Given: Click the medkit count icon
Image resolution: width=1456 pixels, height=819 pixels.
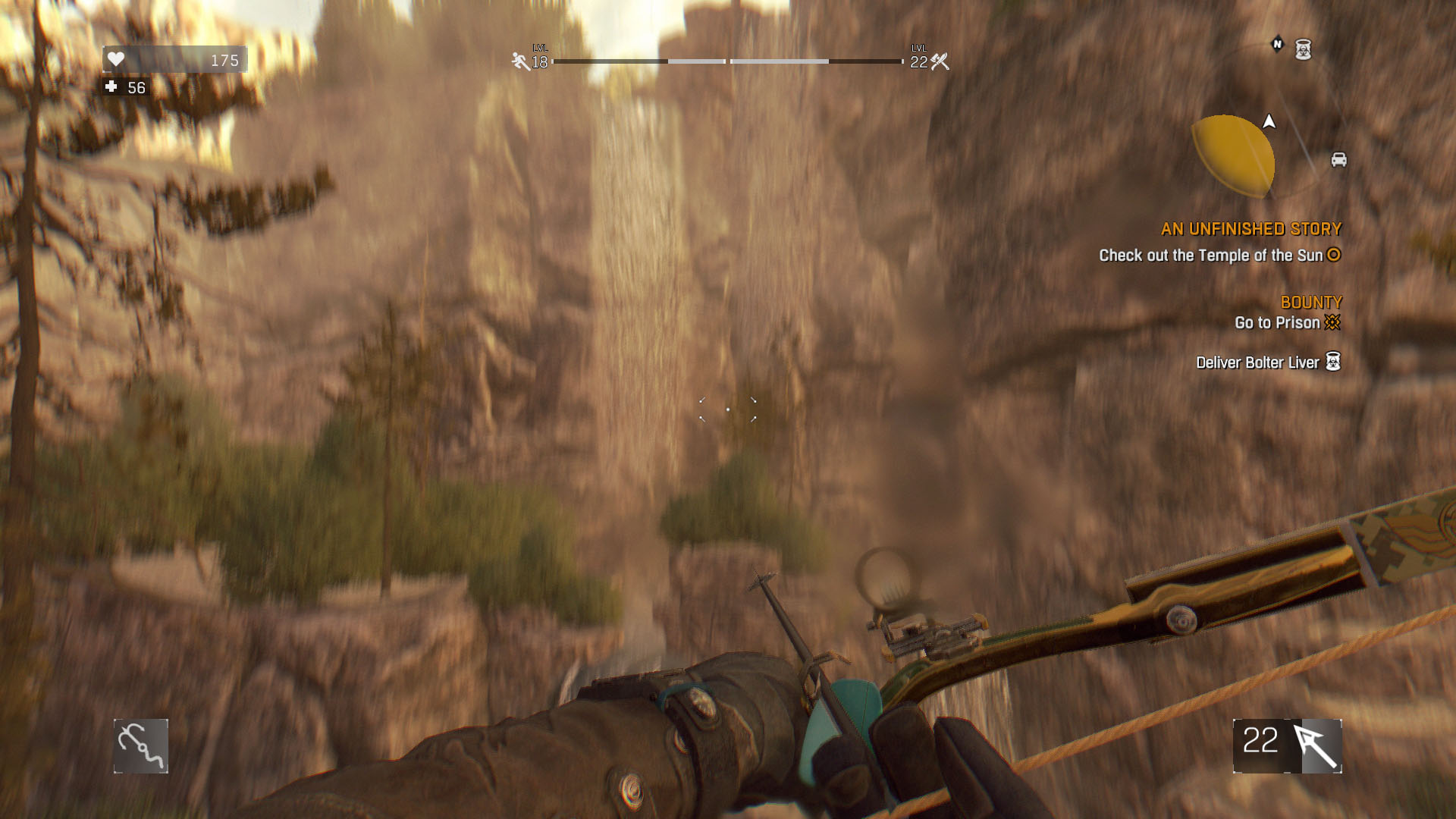Looking at the screenshot, I should (x=111, y=87).
